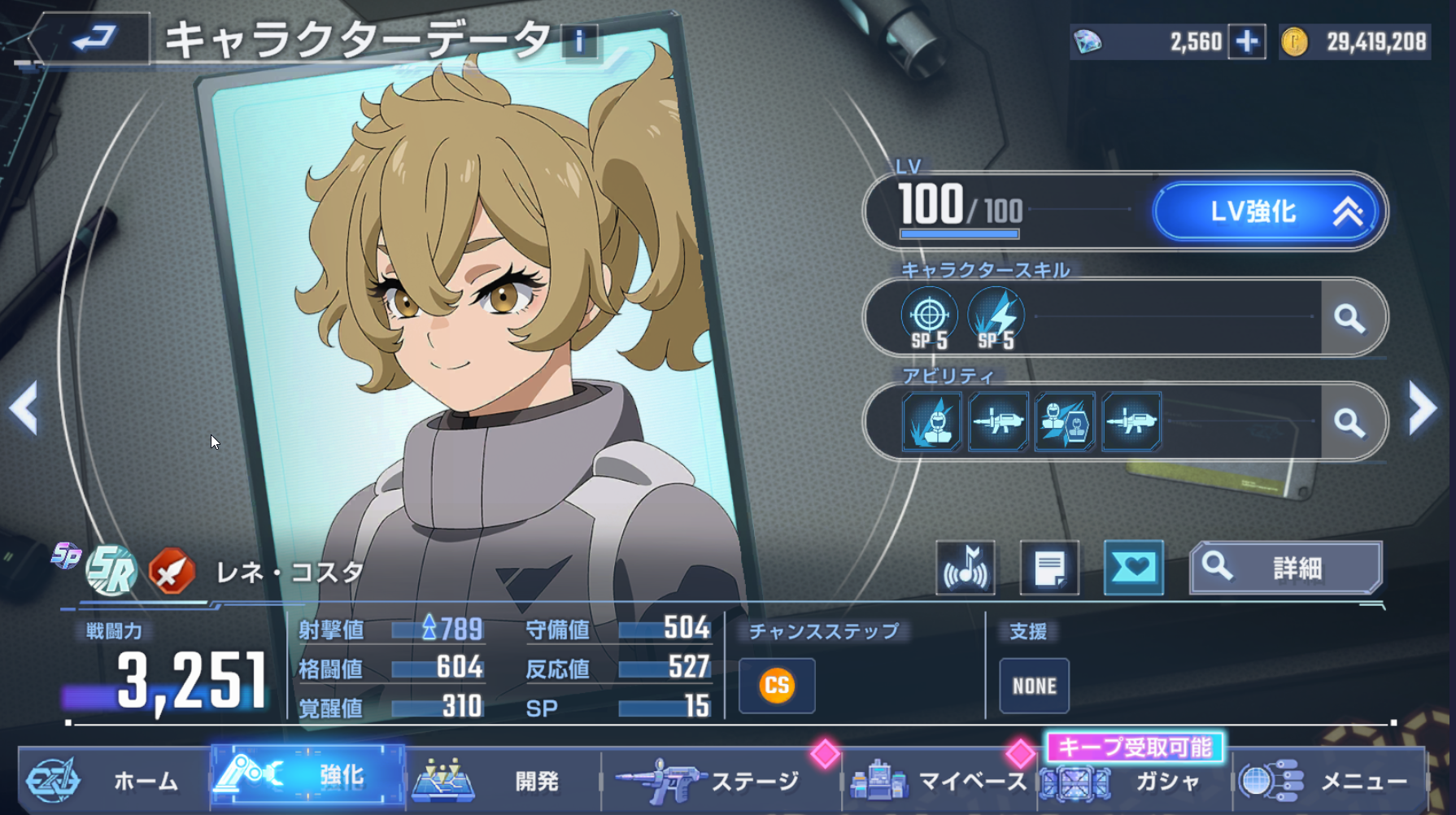Inspect abilities with the magnifier button

1349,422
